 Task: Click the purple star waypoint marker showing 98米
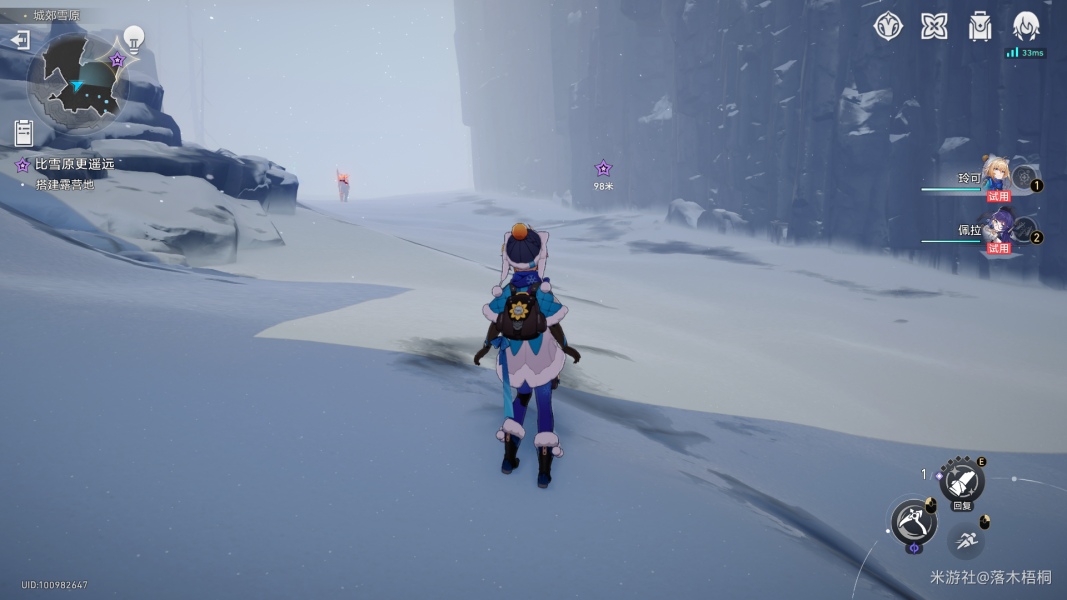click(x=603, y=169)
